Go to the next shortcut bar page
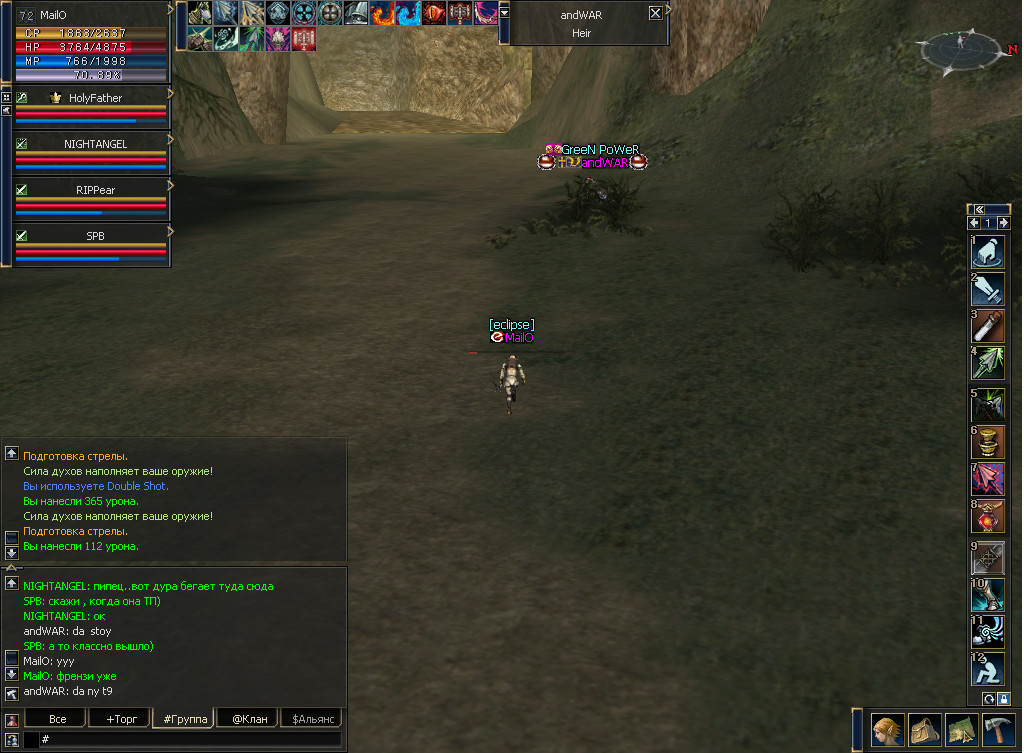The width and height of the screenshot is (1024, 753). coord(1002,223)
